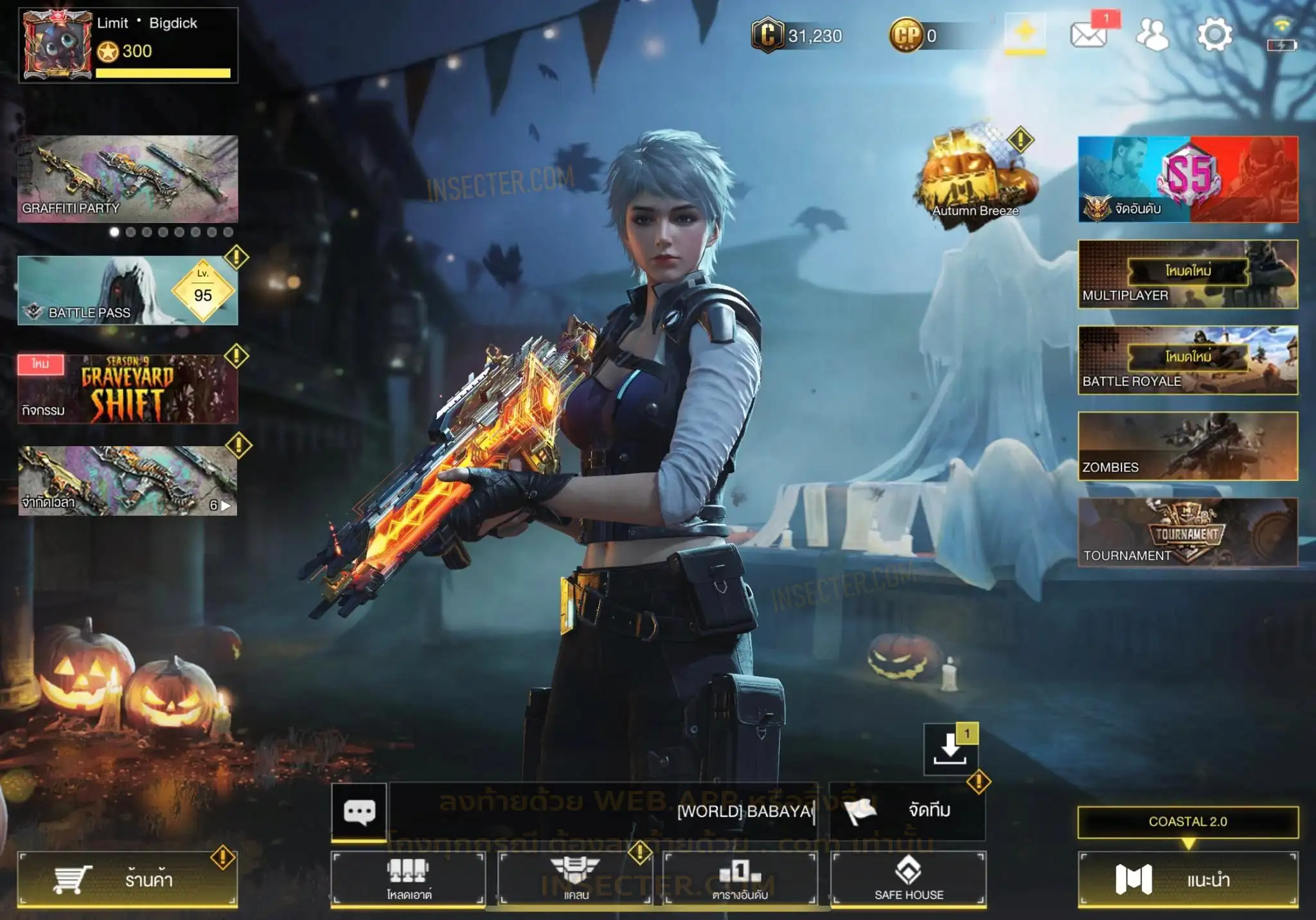Viewport: 1316px width, 920px height.
Task: Open the limited-time weapons offer banner
Action: [x=127, y=480]
